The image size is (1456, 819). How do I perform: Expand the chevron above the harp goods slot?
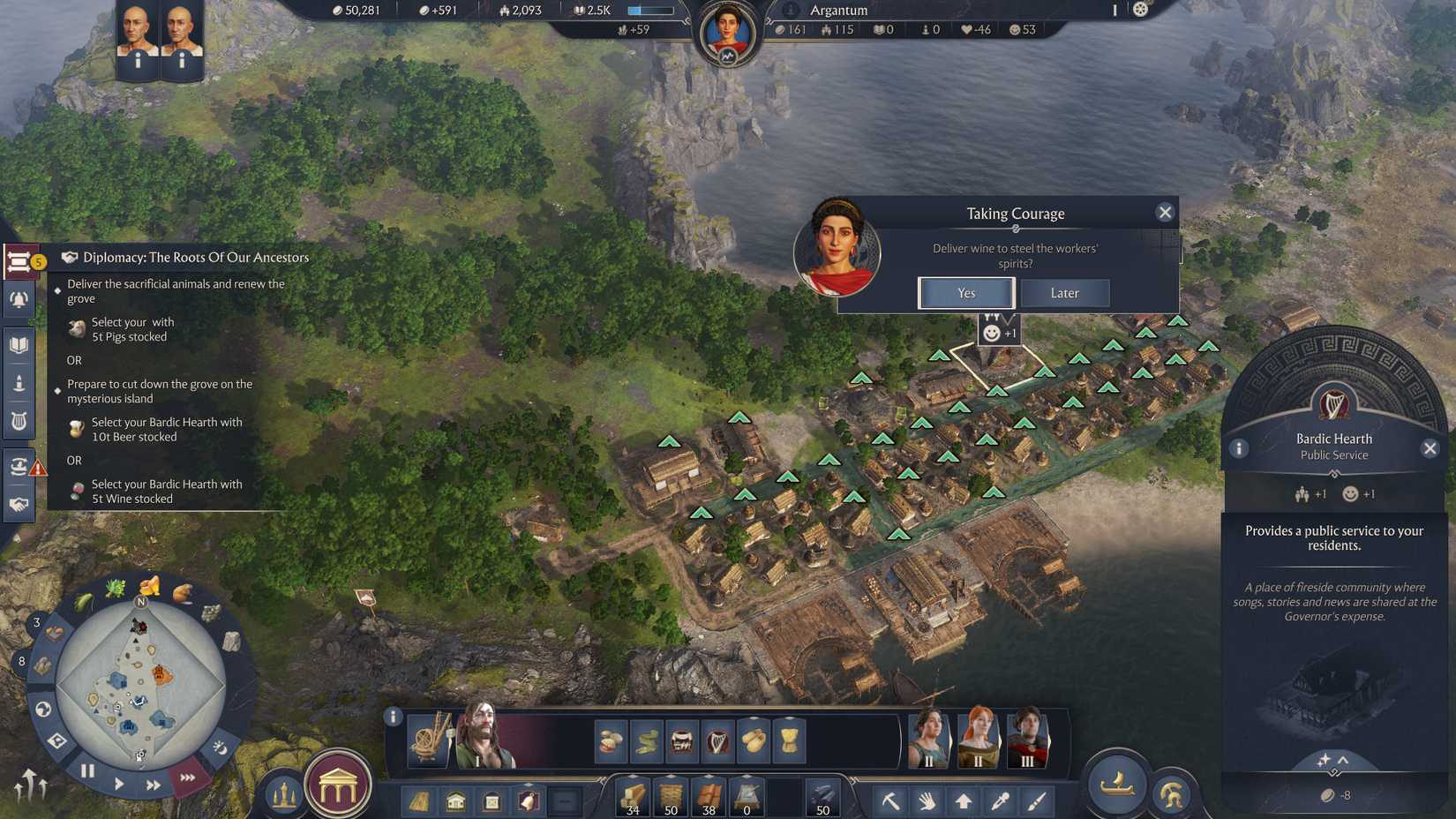(x=716, y=718)
